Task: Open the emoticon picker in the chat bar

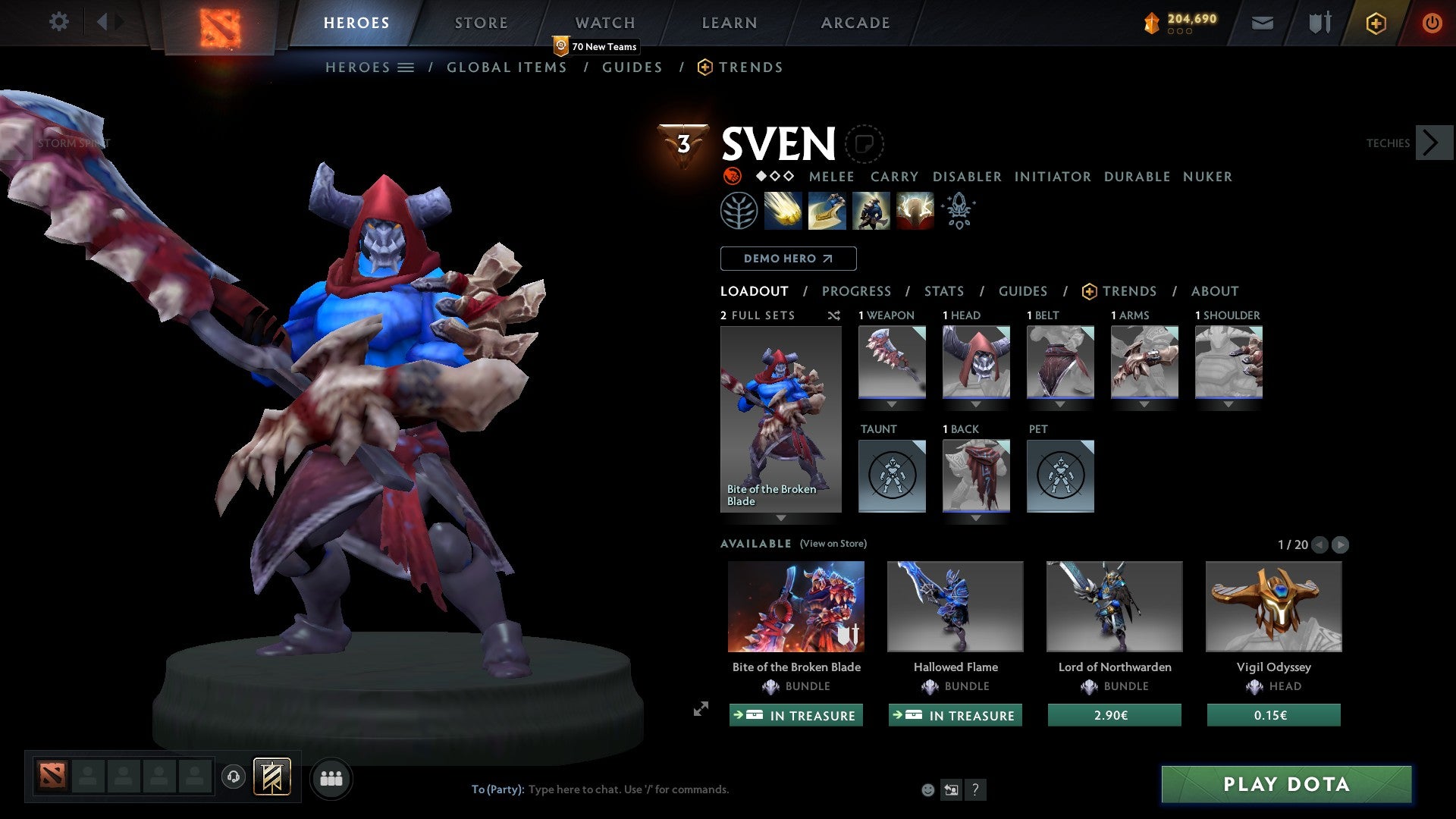Action: pyautogui.click(x=927, y=789)
